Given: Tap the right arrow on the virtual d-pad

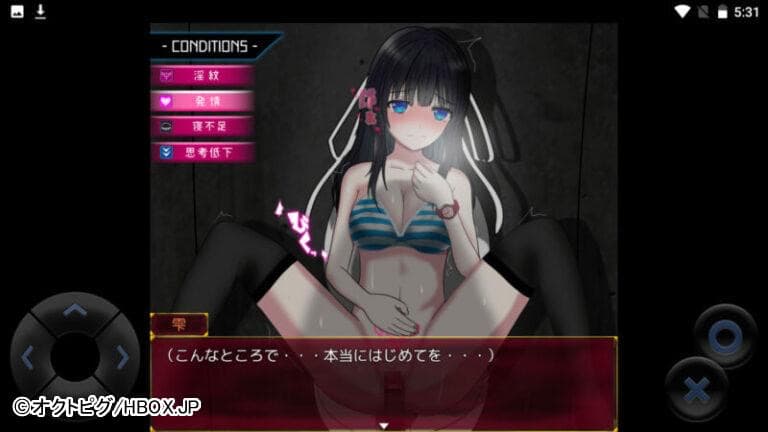Looking at the screenshot, I should 121,355.
